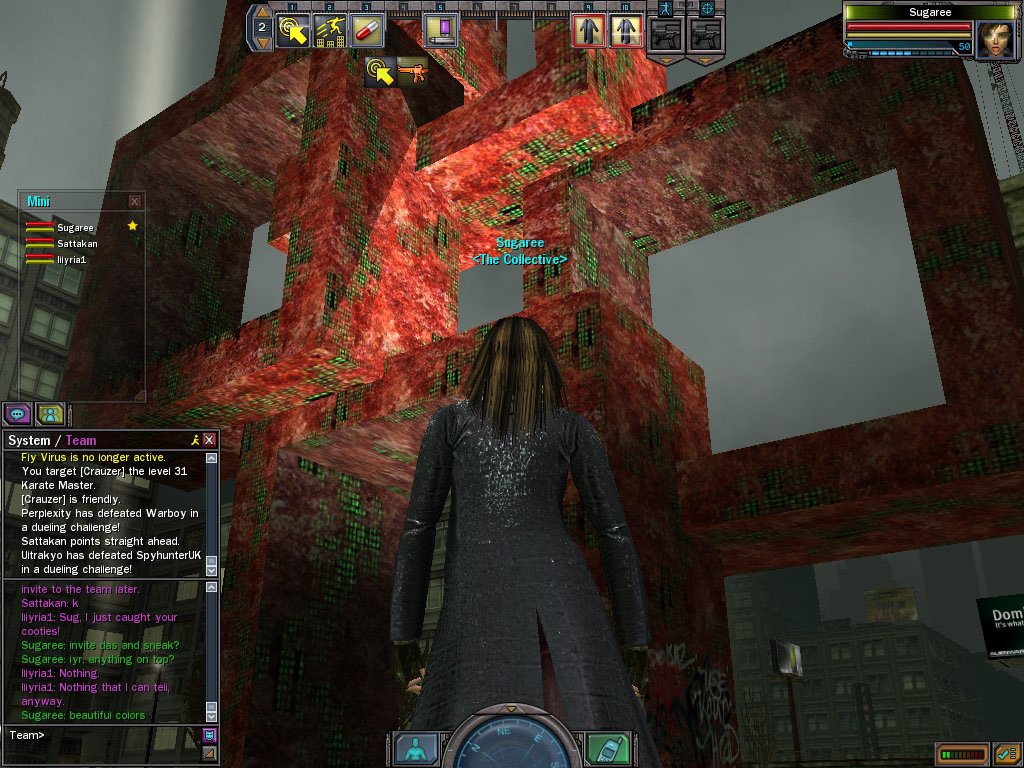Viewport: 1024px width, 768px height.
Task: Open the purple chat bubble button
Action: (17, 413)
